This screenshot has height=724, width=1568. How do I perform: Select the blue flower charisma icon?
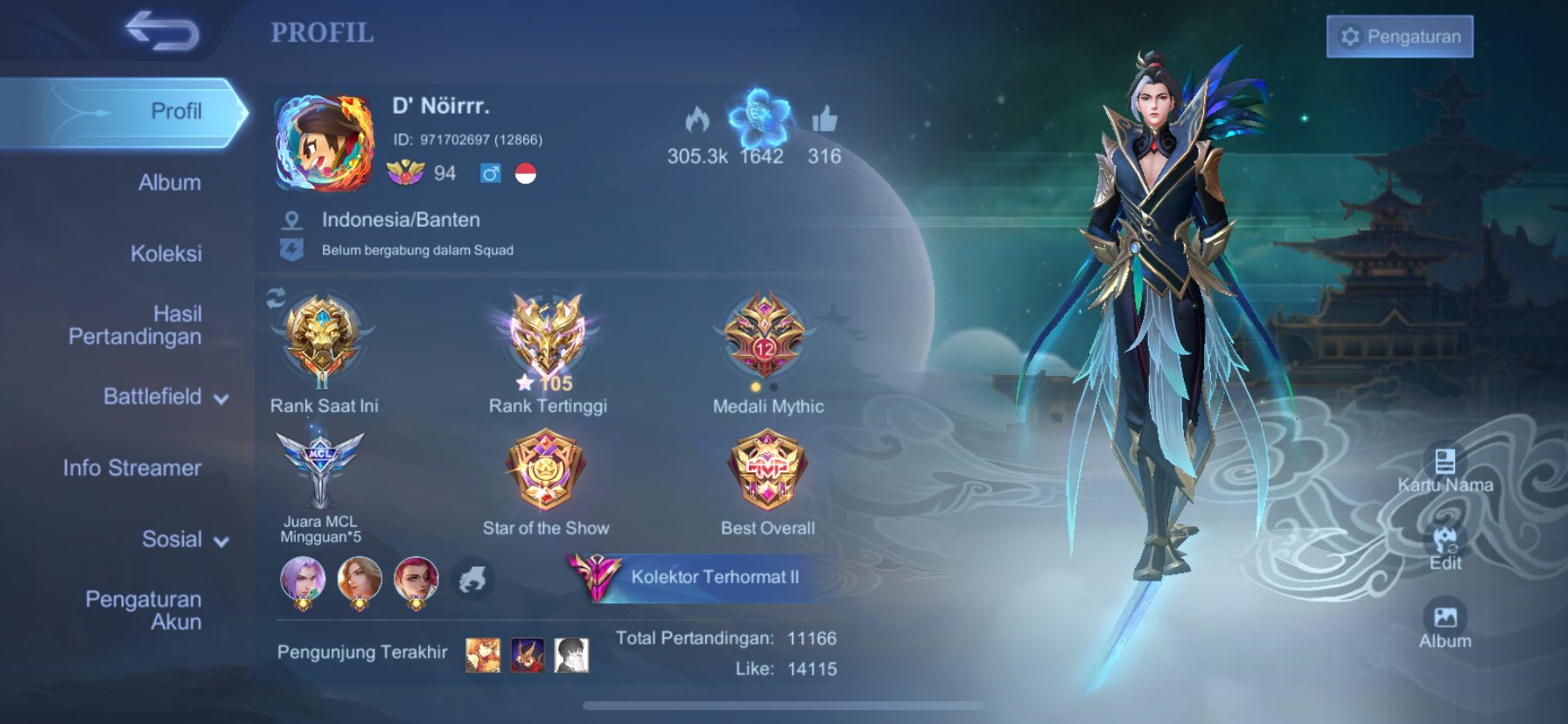[x=760, y=118]
